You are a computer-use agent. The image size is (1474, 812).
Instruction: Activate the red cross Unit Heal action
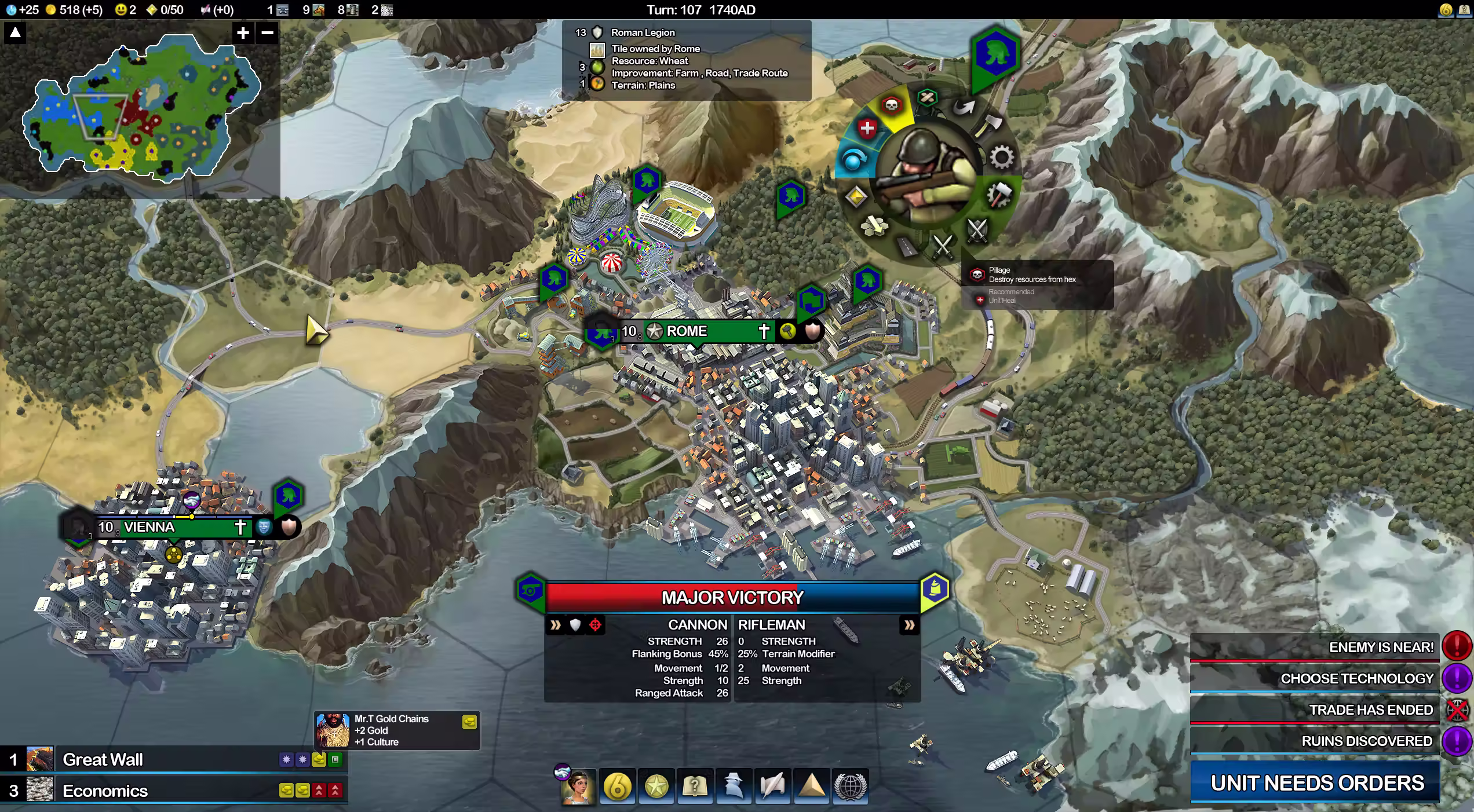[x=867, y=129]
